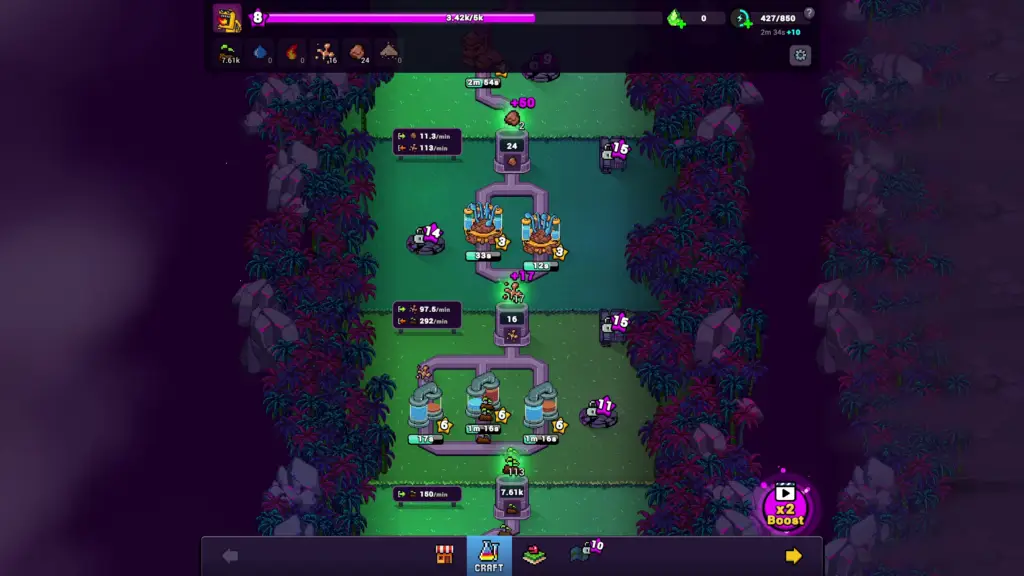Image resolution: width=1024 pixels, height=576 pixels.
Task: Collect the +50 ore bubble
Action: pyautogui.click(x=513, y=118)
